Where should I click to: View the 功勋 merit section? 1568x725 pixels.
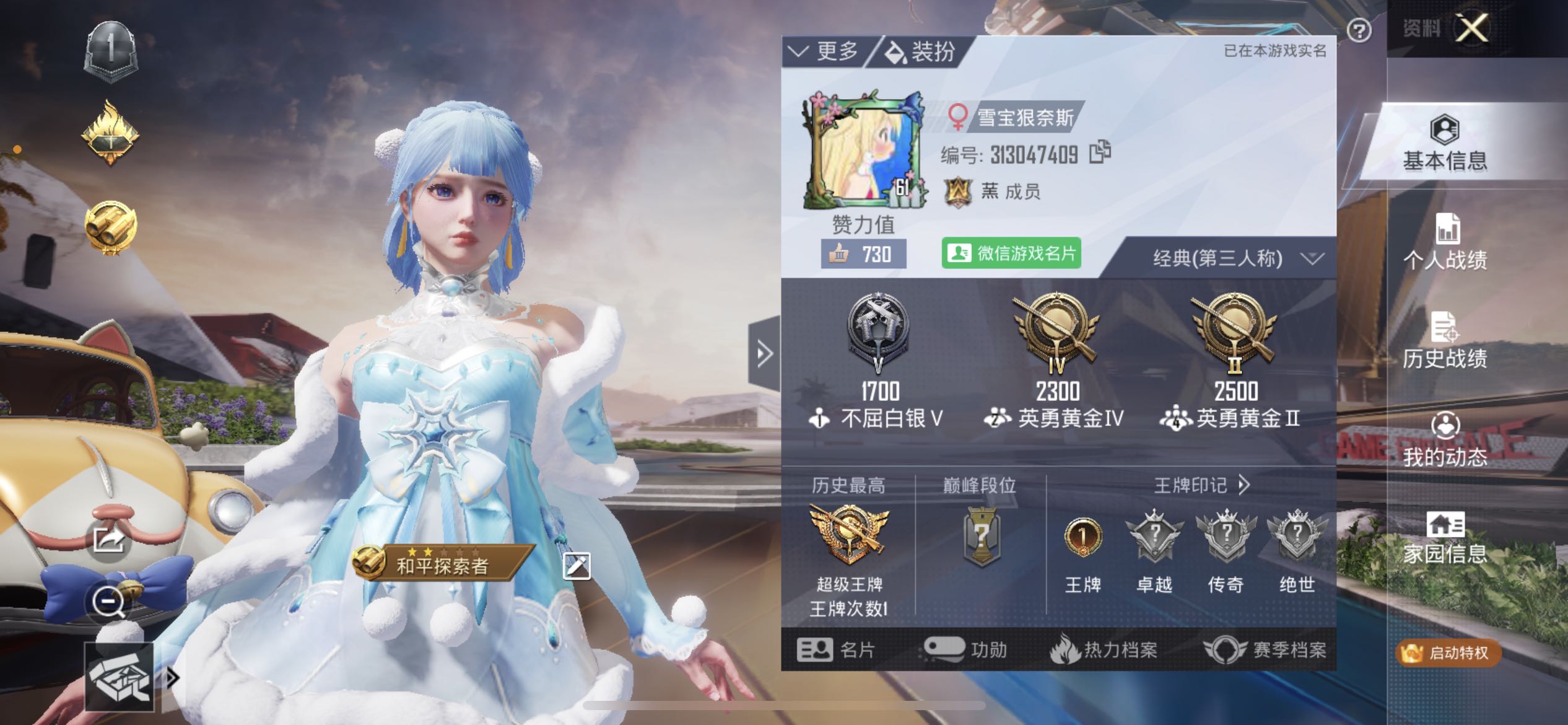click(x=965, y=650)
